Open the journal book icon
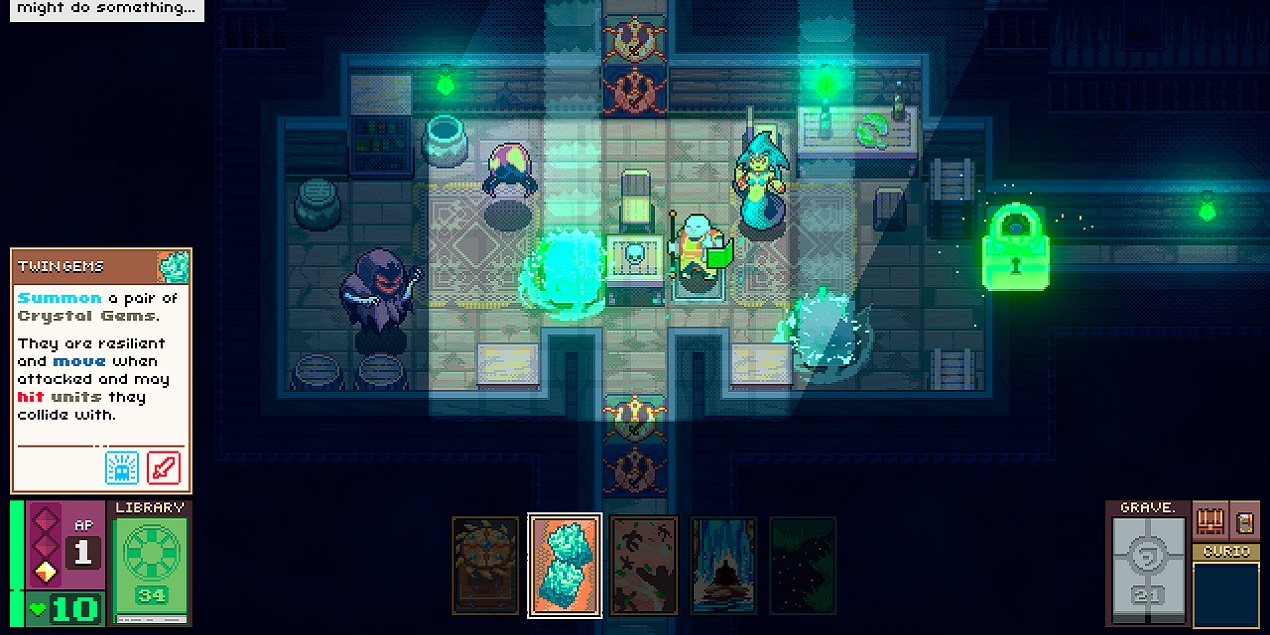The height and width of the screenshot is (635, 1270). (x=1245, y=521)
